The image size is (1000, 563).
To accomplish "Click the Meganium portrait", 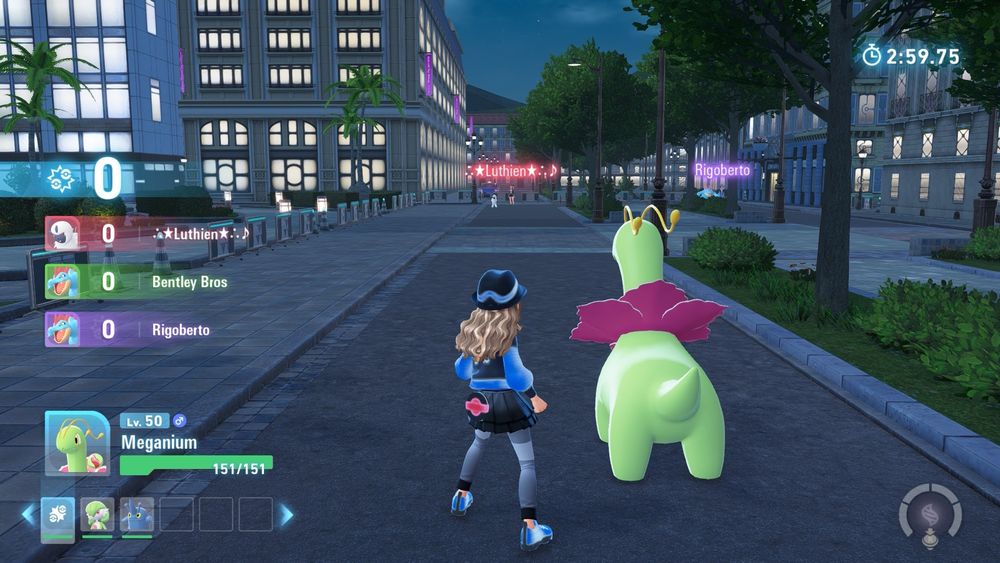I will pos(77,442).
